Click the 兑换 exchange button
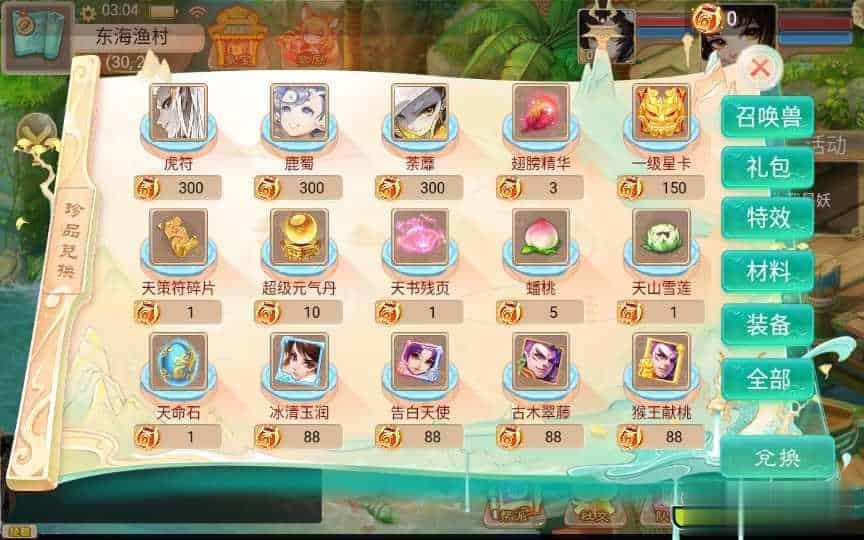The image size is (864, 540). coord(776,457)
